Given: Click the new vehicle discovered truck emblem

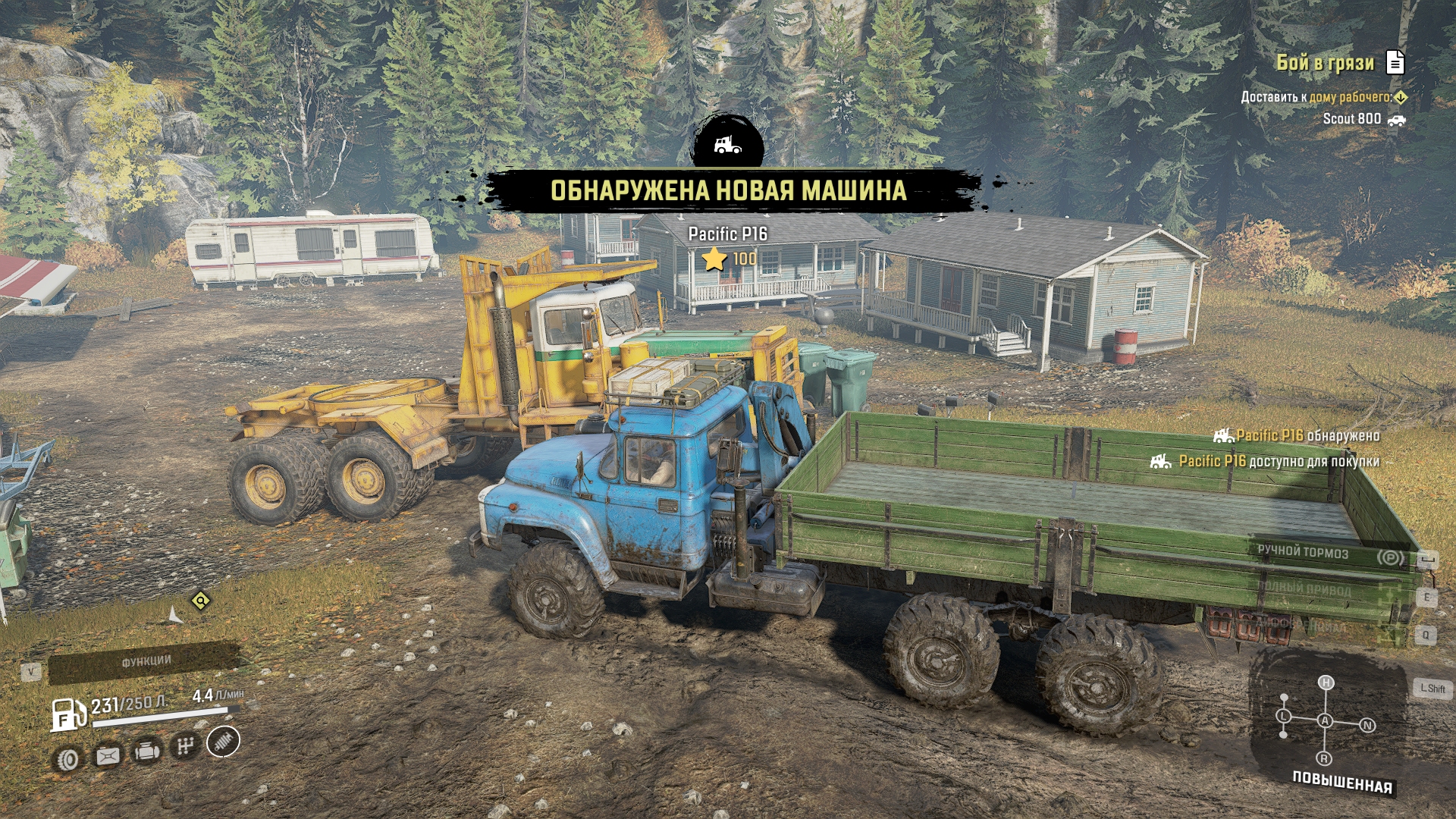Looking at the screenshot, I should (727, 144).
